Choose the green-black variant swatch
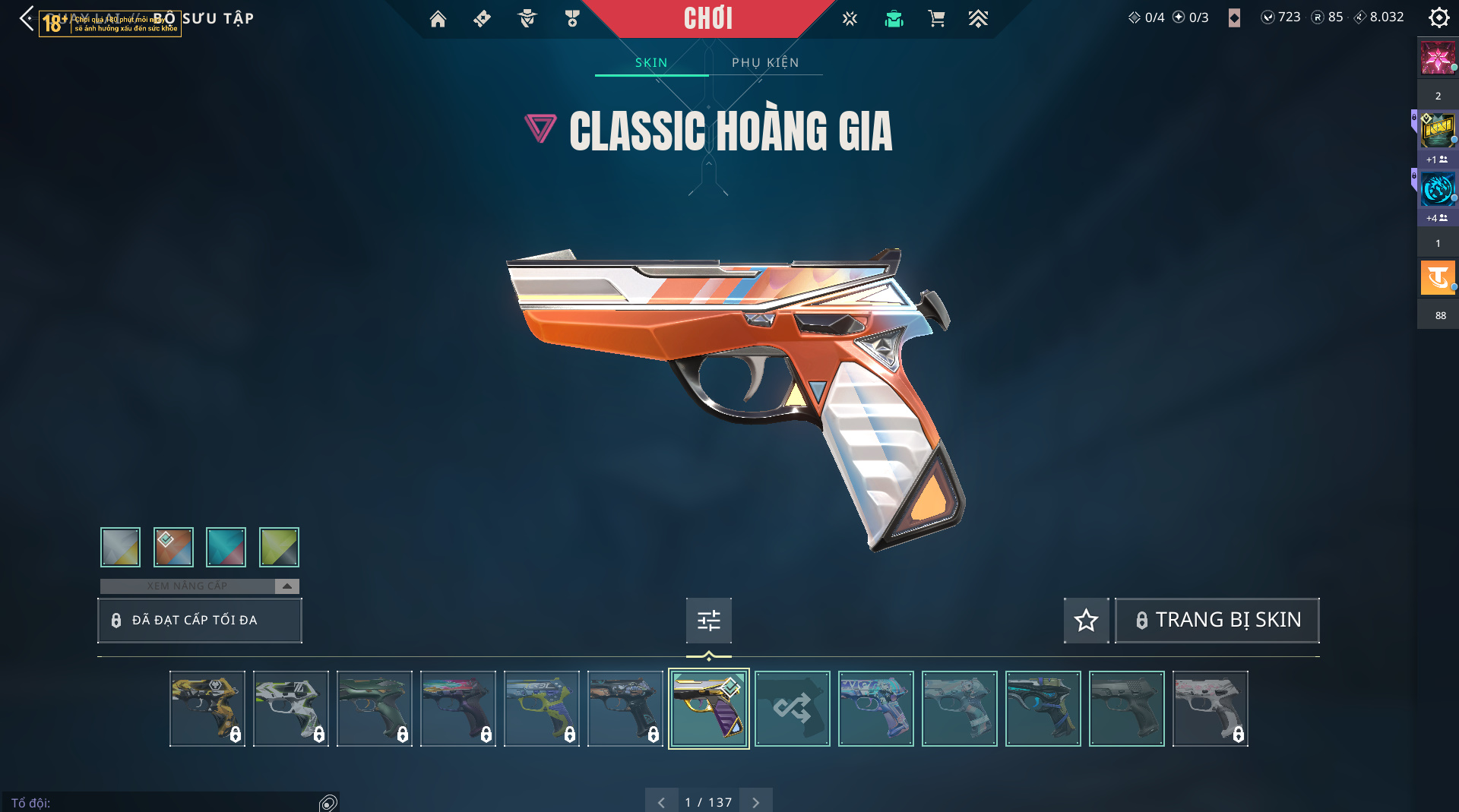Screen dimensions: 1459x812 279,547
